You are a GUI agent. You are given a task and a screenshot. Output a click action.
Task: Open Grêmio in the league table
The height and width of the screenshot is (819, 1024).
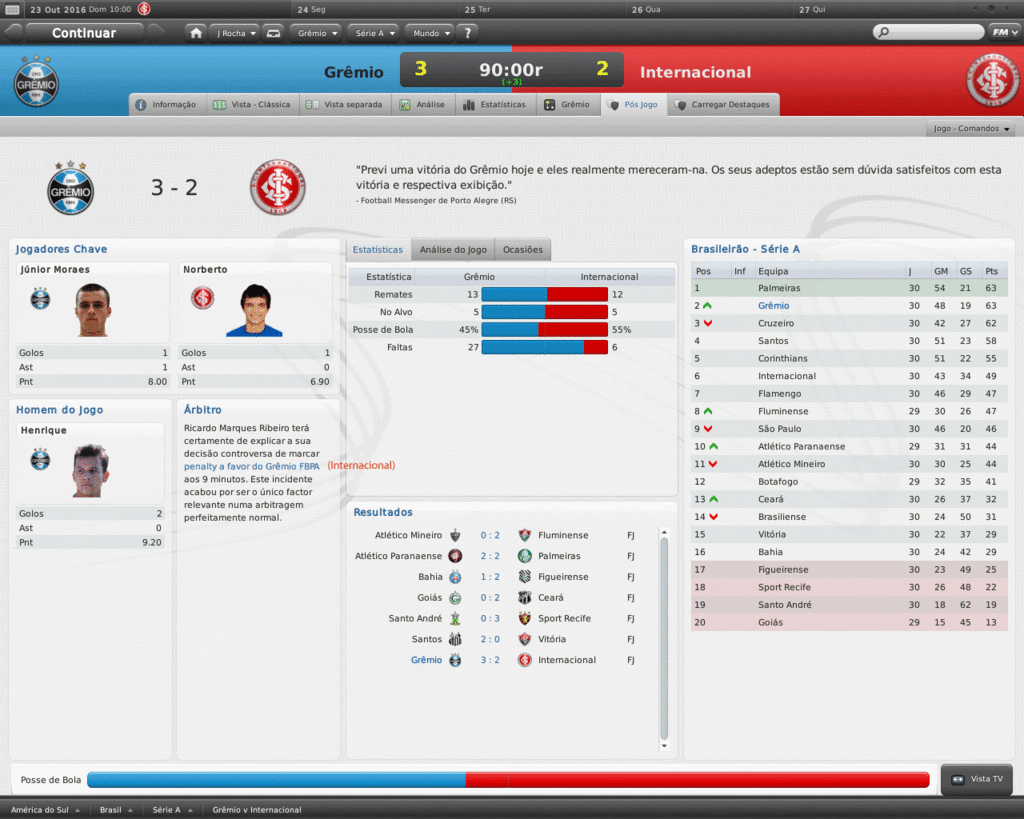(x=773, y=306)
